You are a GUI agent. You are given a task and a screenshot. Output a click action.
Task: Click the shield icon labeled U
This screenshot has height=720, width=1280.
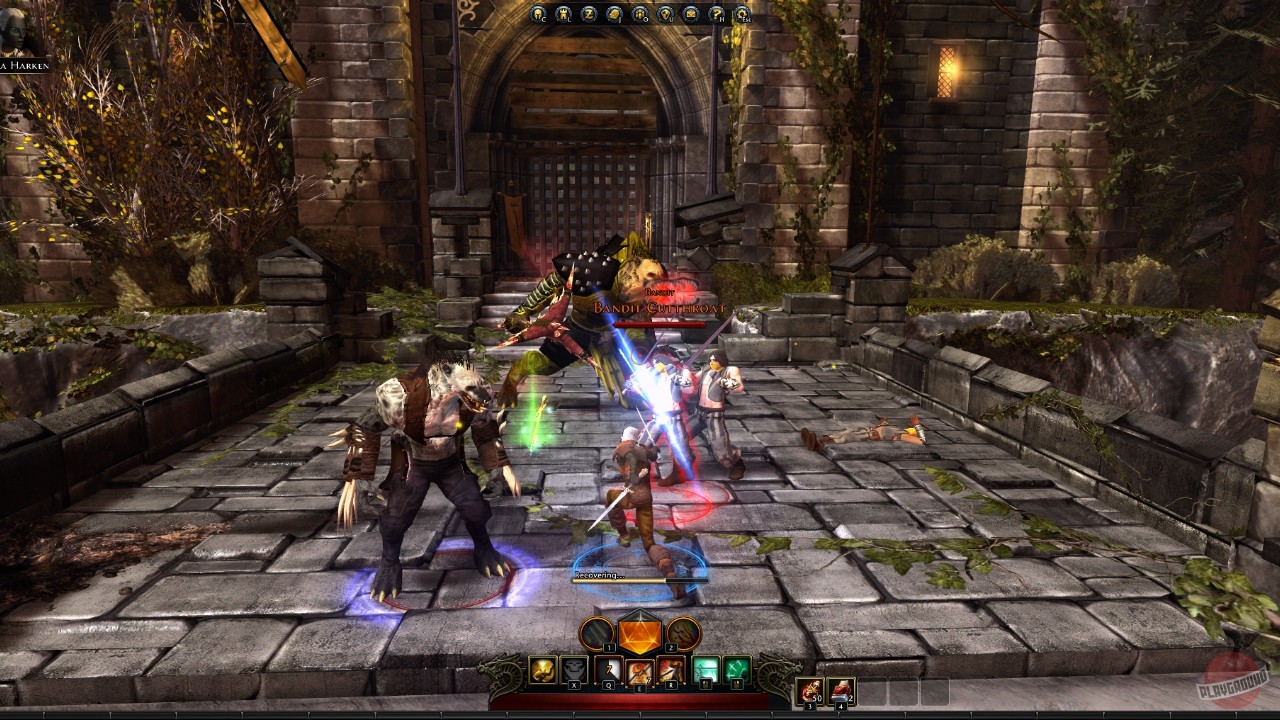[x=663, y=15]
